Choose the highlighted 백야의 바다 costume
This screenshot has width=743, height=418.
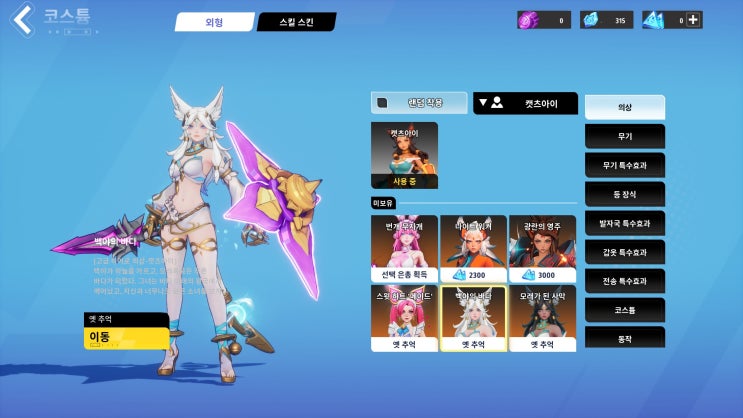[x=473, y=318]
